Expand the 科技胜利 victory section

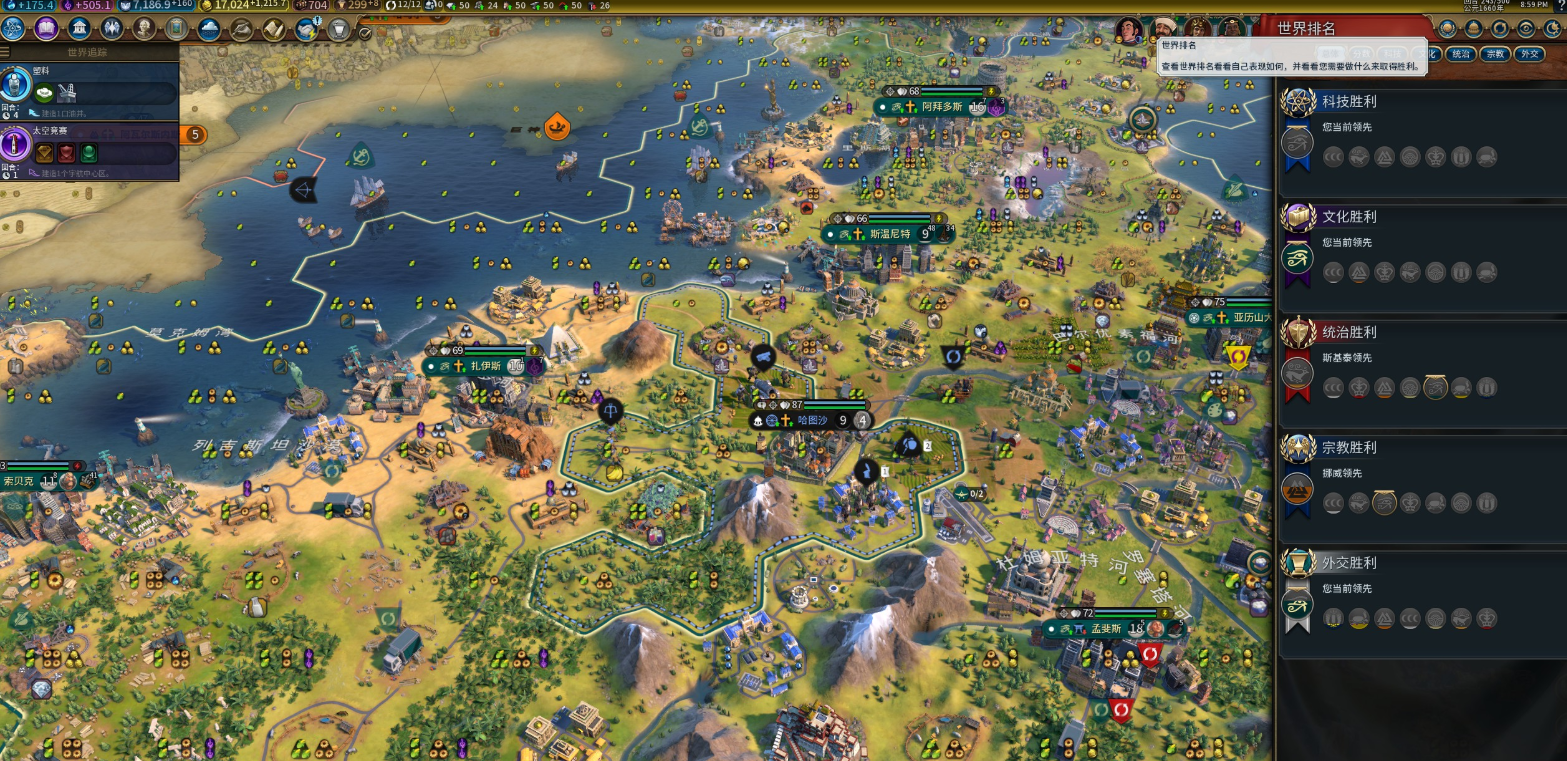click(x=1348, y=101)
